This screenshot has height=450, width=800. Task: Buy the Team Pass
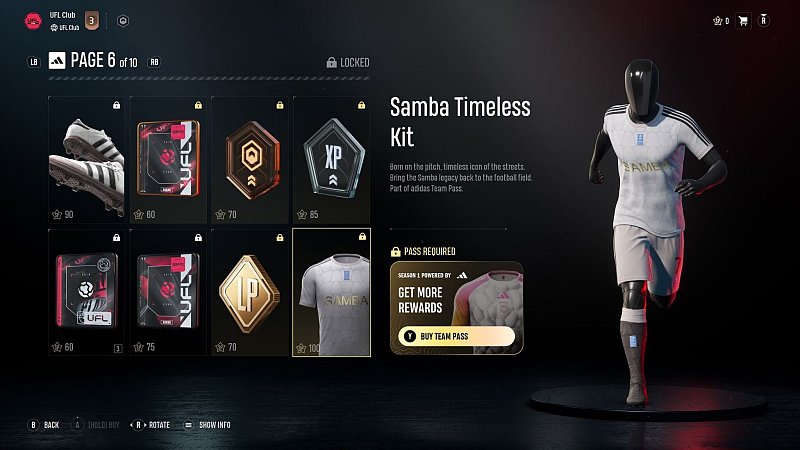455,337
